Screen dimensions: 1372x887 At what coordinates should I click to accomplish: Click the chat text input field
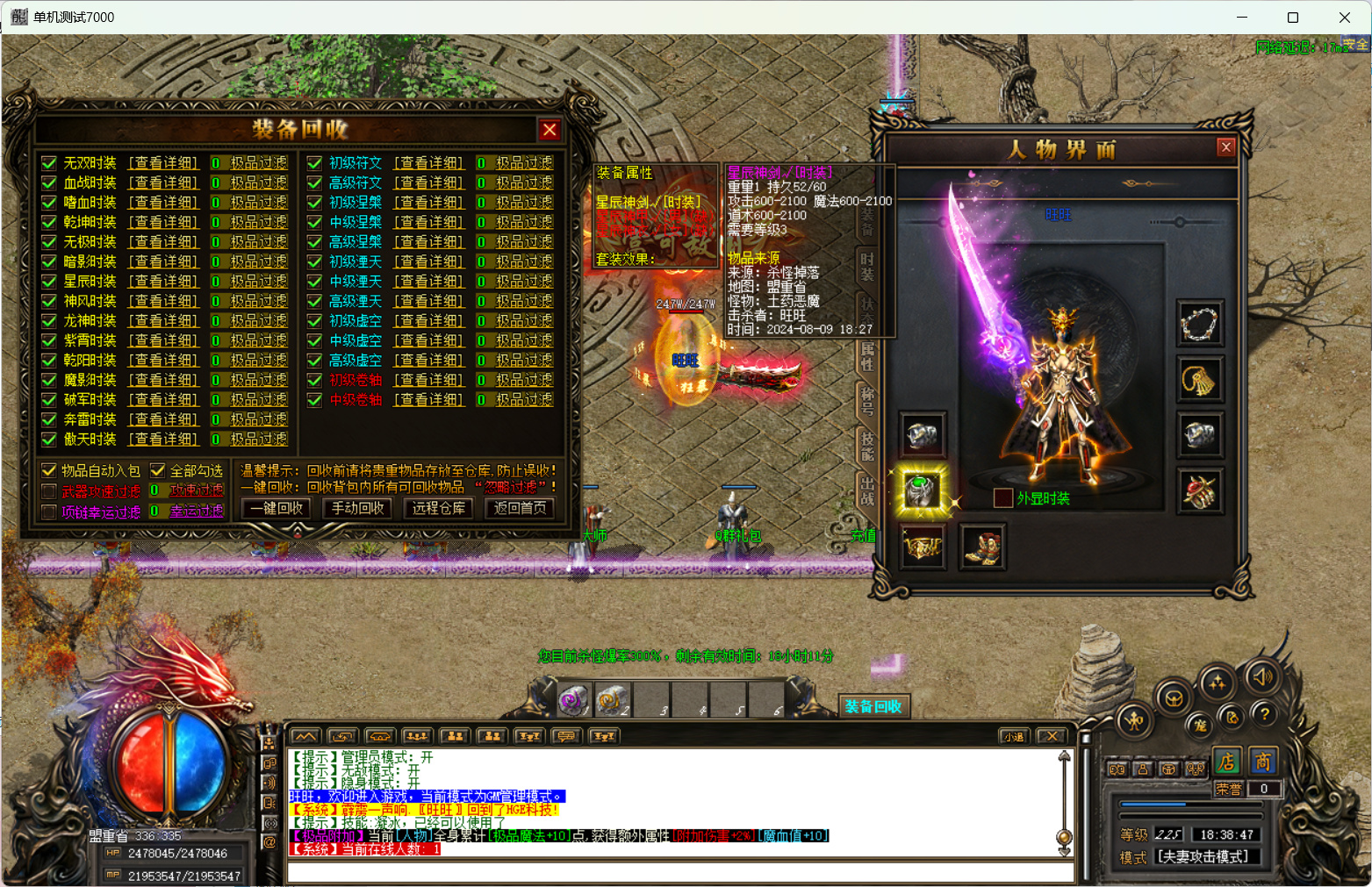pyautogui.click(x=680, y=873)
